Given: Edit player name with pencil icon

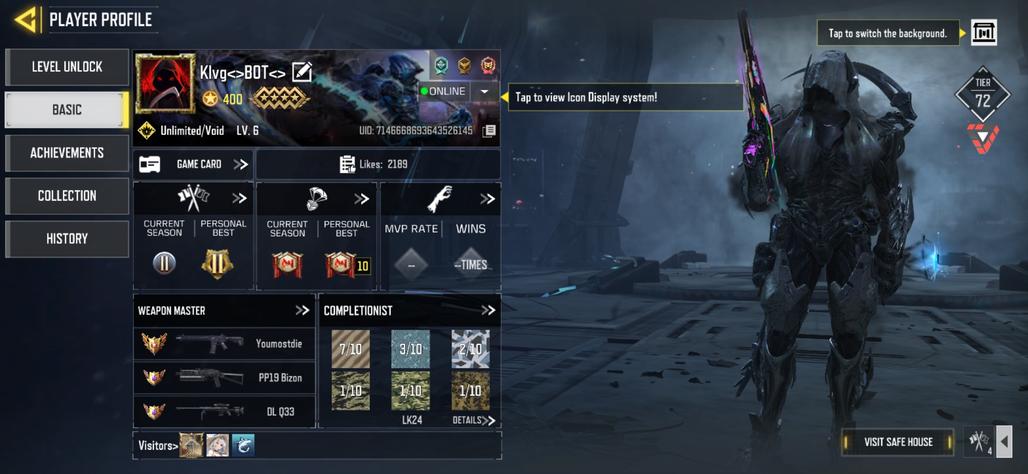Looking at the screenshot, I should tap(302, 72).
